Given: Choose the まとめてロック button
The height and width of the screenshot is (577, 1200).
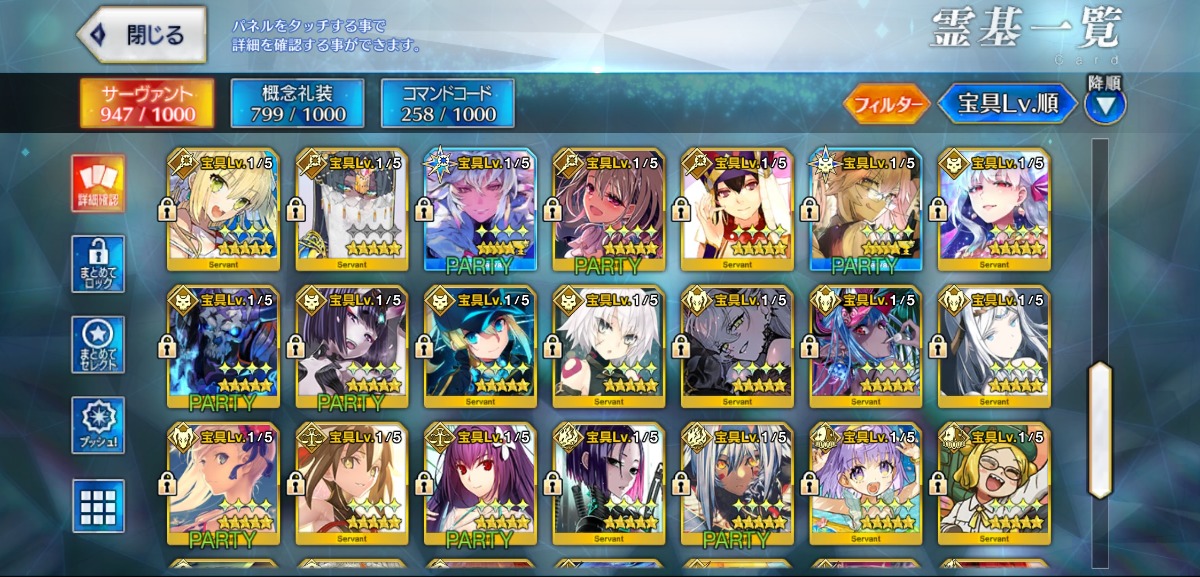Looking at the screenshot, I should tap(98, 264).
